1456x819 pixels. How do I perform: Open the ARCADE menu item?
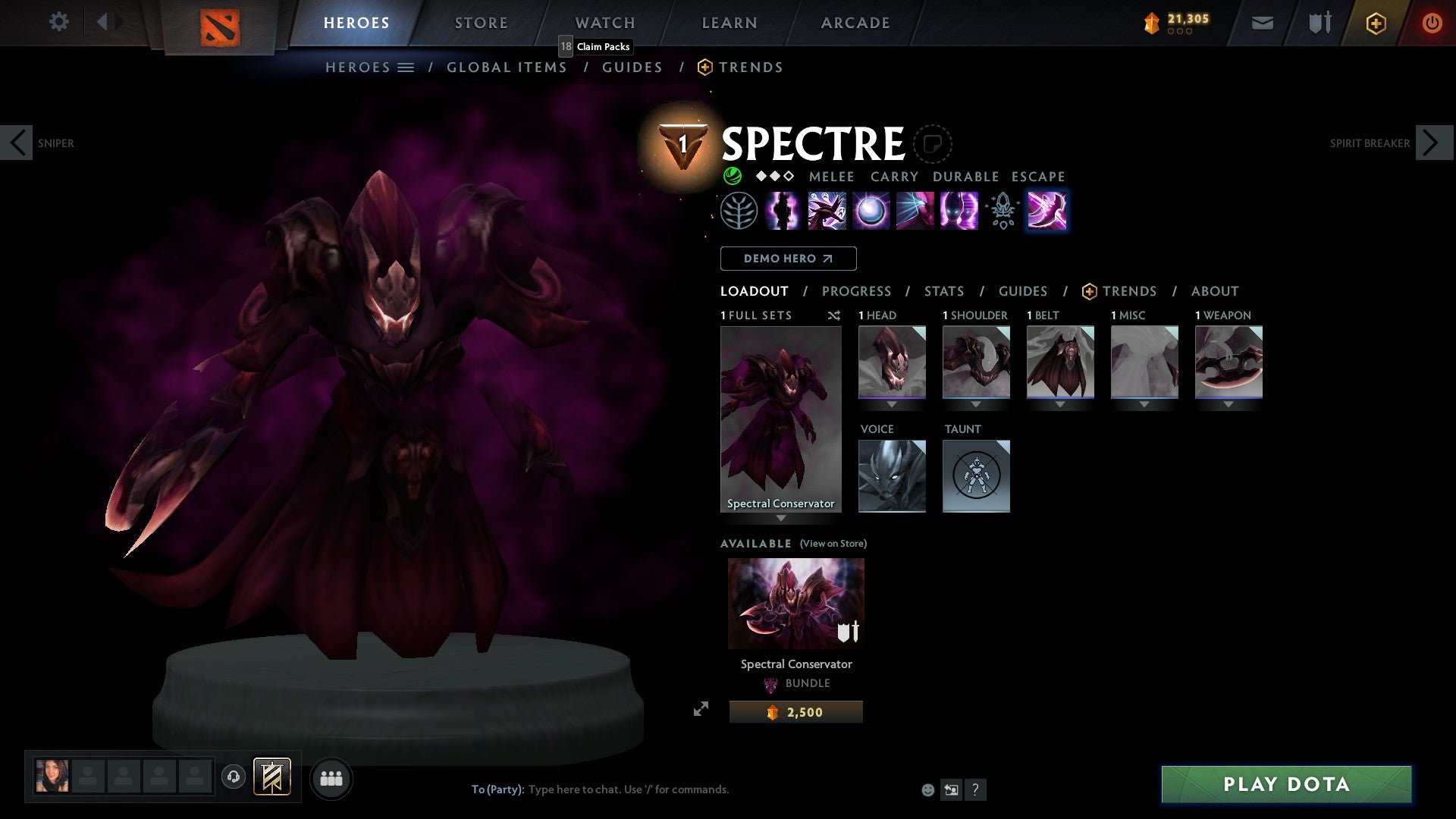click(855, 22)
